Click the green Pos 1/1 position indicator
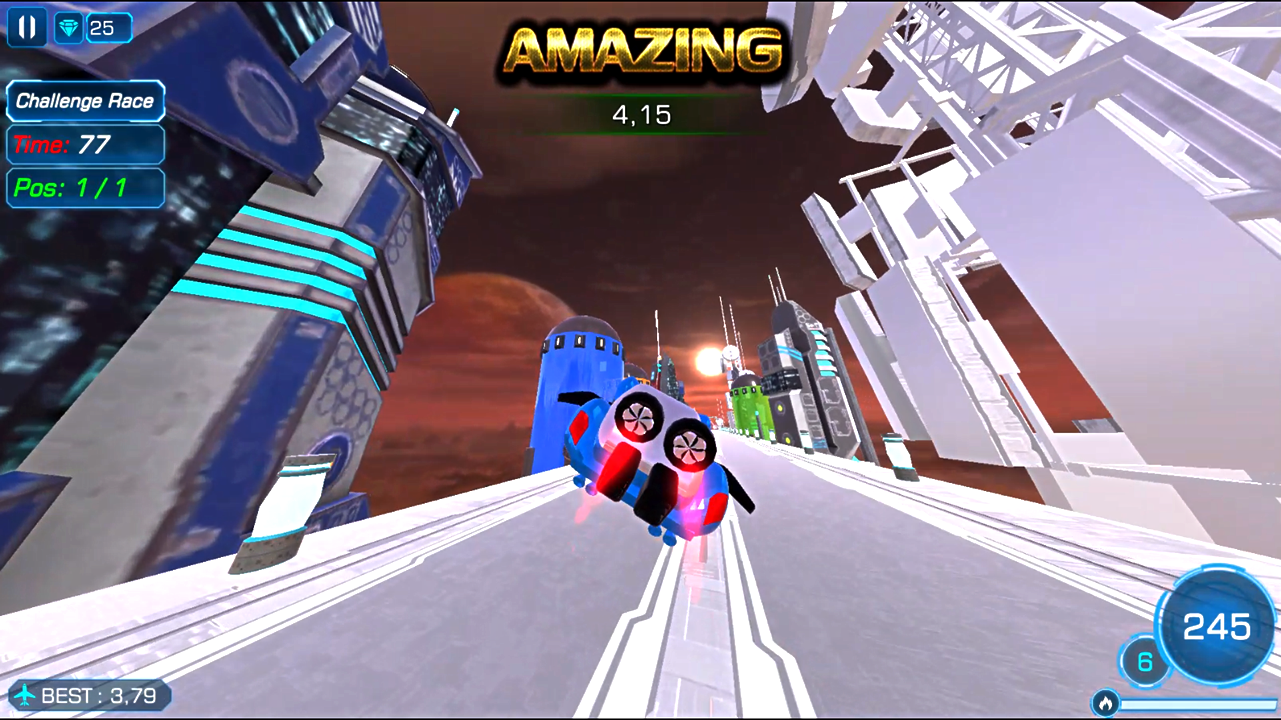The width and height of the screenshot is (1281, 720). (85, 188)
